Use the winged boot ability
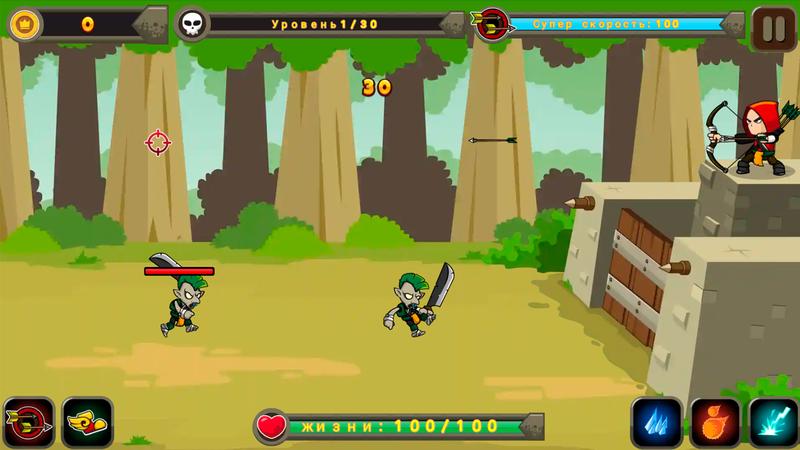The height and width of the screenshot is (450, 800). 87,422
